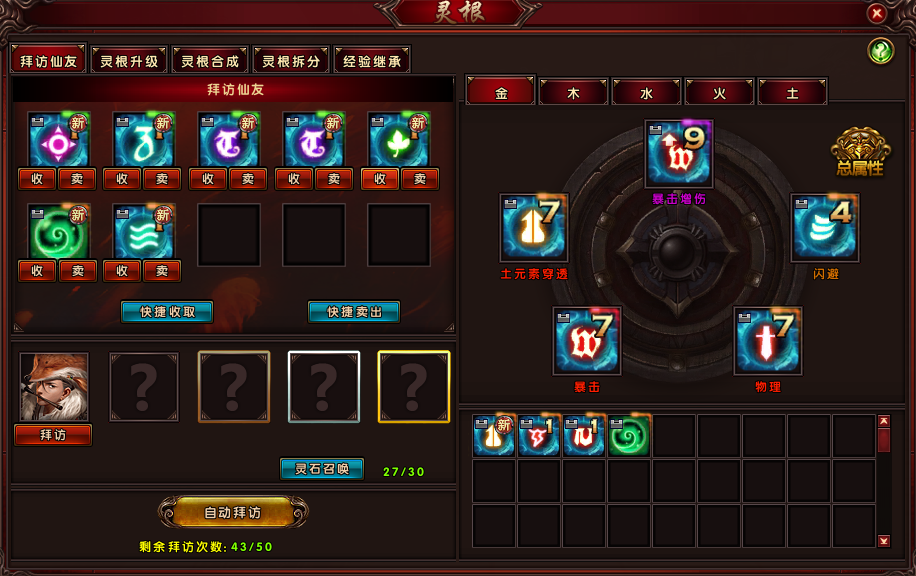This screenshot has height=576, width=916.
Task: Click the 快捷卖出 quick sell button
Action: (354, 312)
